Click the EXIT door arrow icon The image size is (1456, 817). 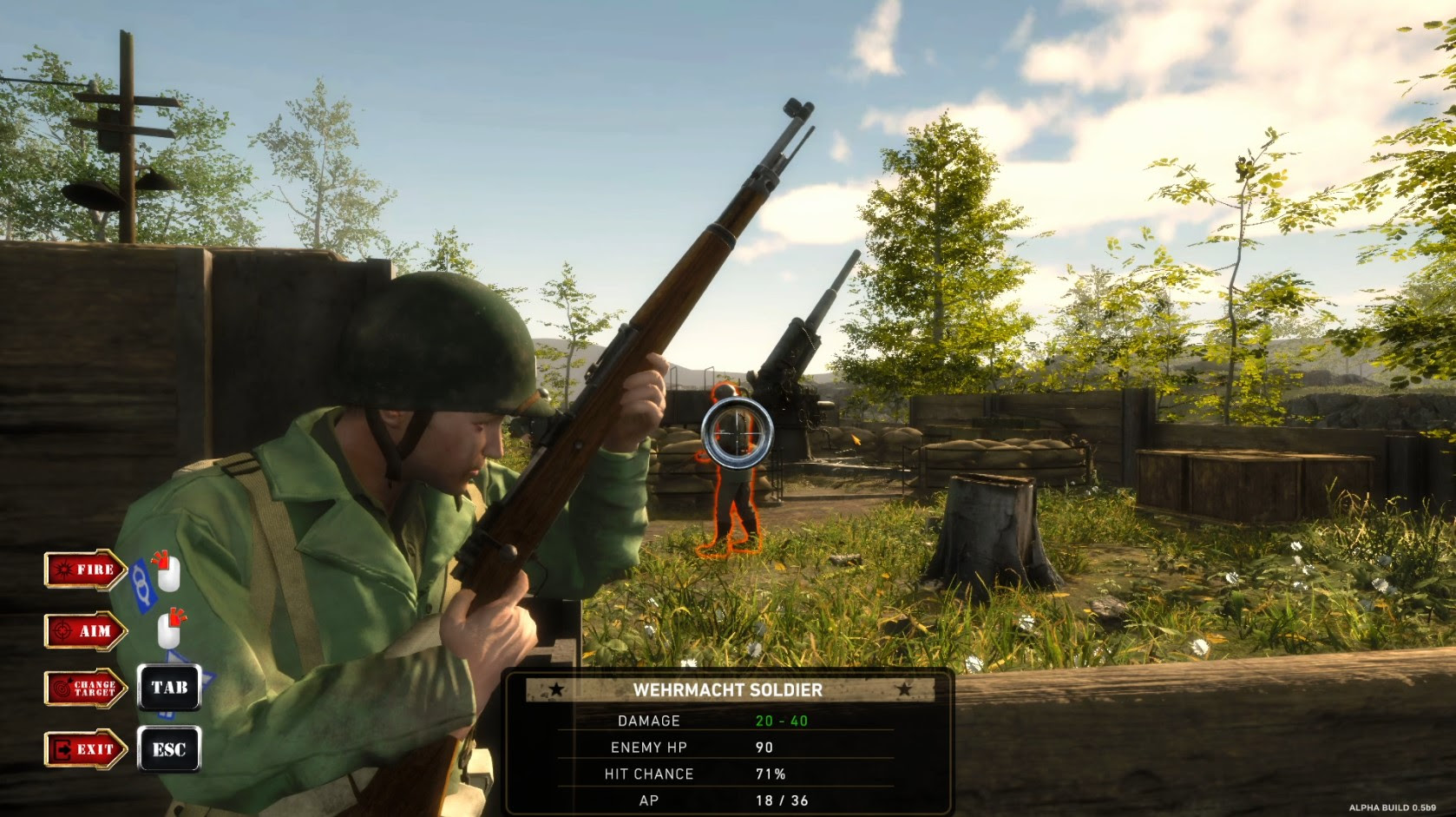click(x=82, y=748)
